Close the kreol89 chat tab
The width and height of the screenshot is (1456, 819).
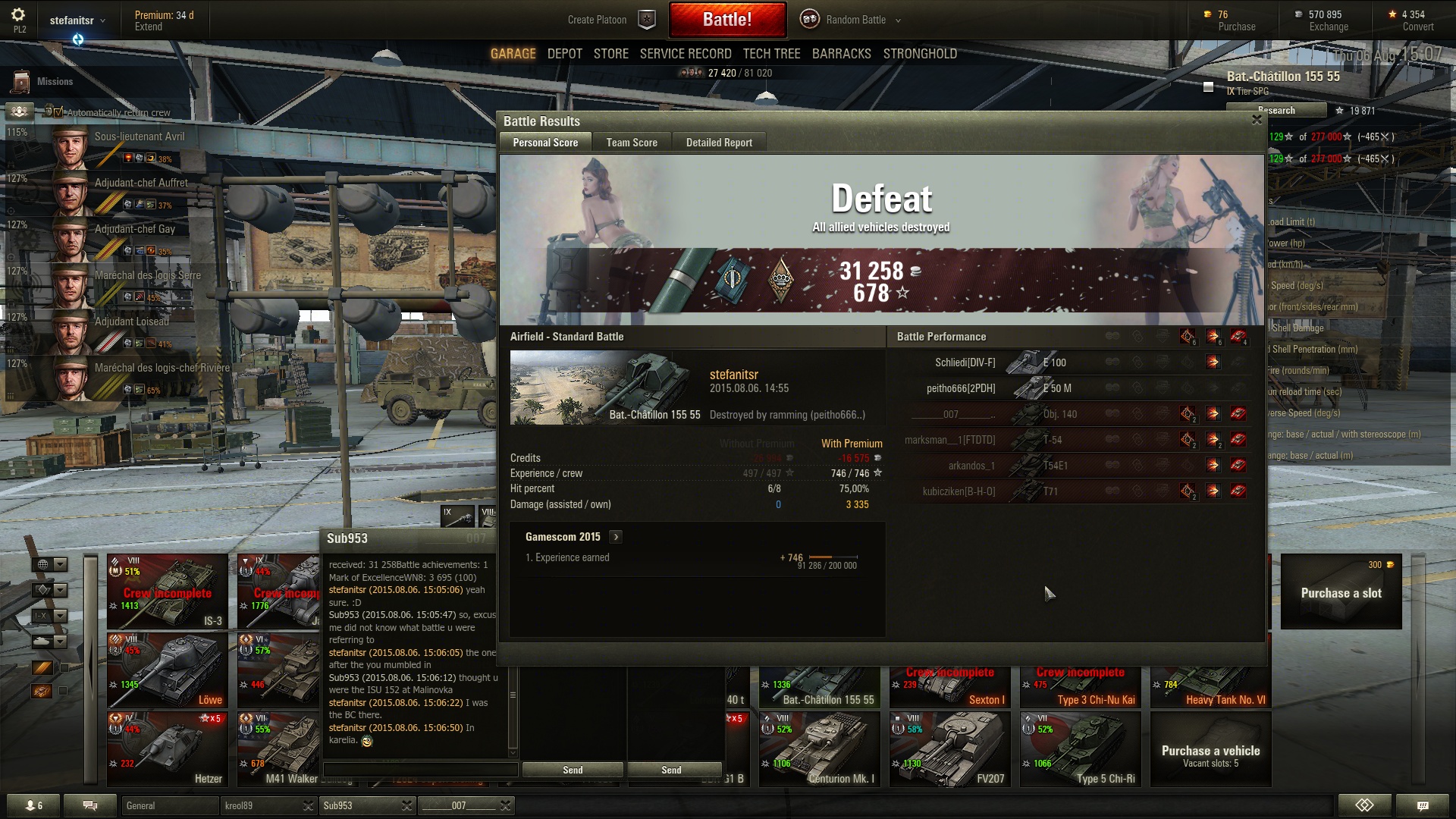tap(308, 805)
